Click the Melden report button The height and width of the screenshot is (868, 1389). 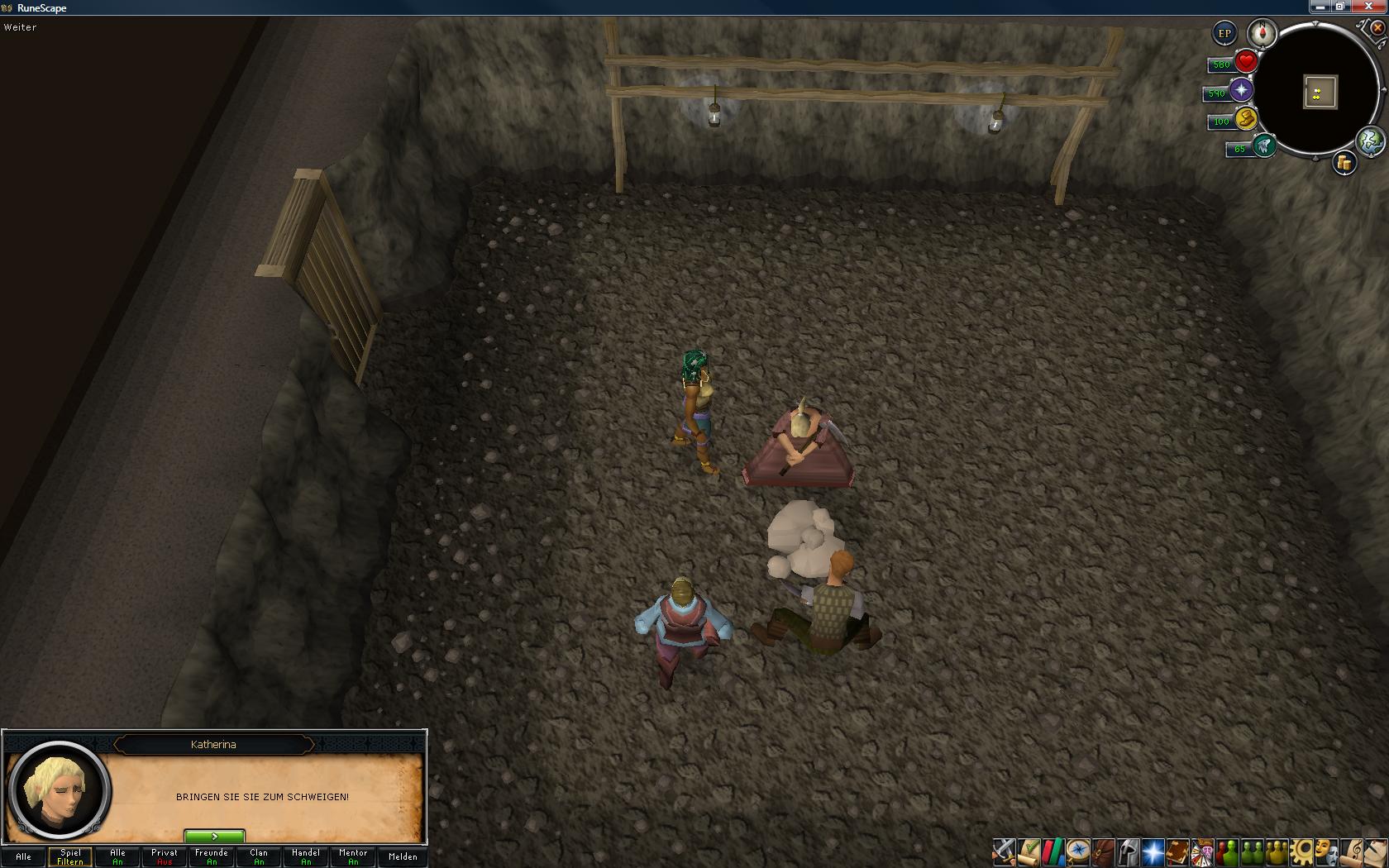tap(403, 856)
